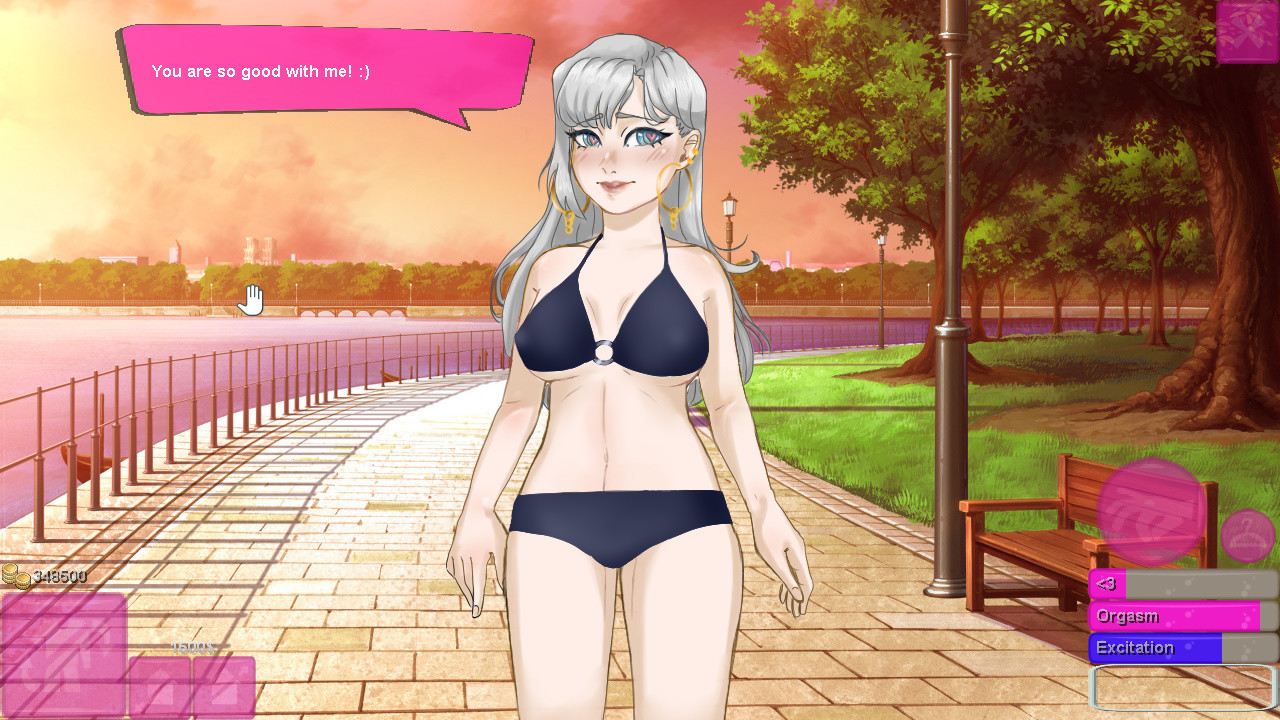
Task: Click the house icon button priced 1600$
Action: pyautogui.click(x=160, y=686)
